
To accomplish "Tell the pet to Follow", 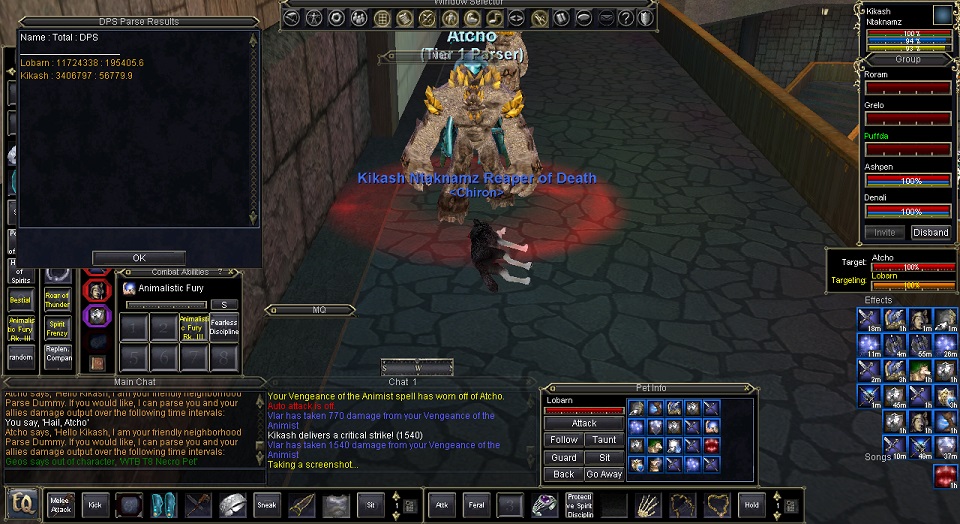I will pos(564,440).
